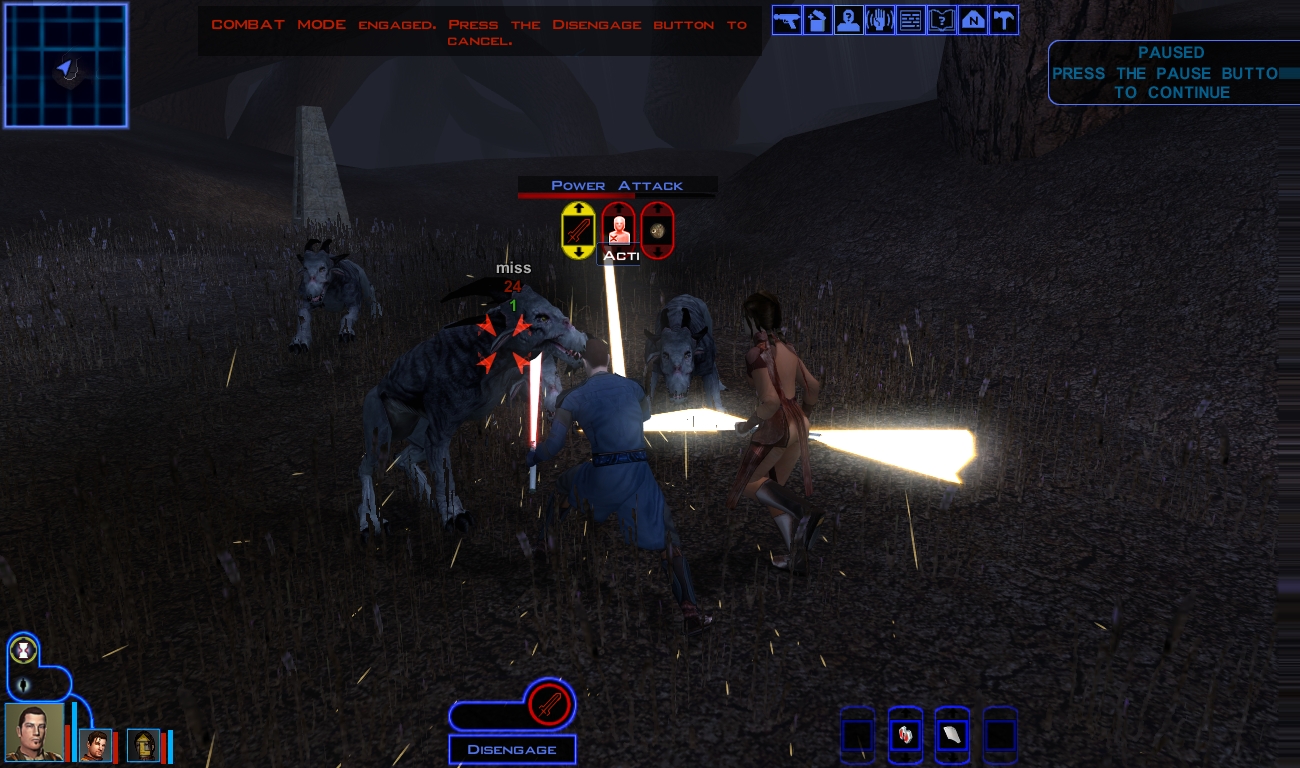Select the Power Attack sword action

(578, 231)
